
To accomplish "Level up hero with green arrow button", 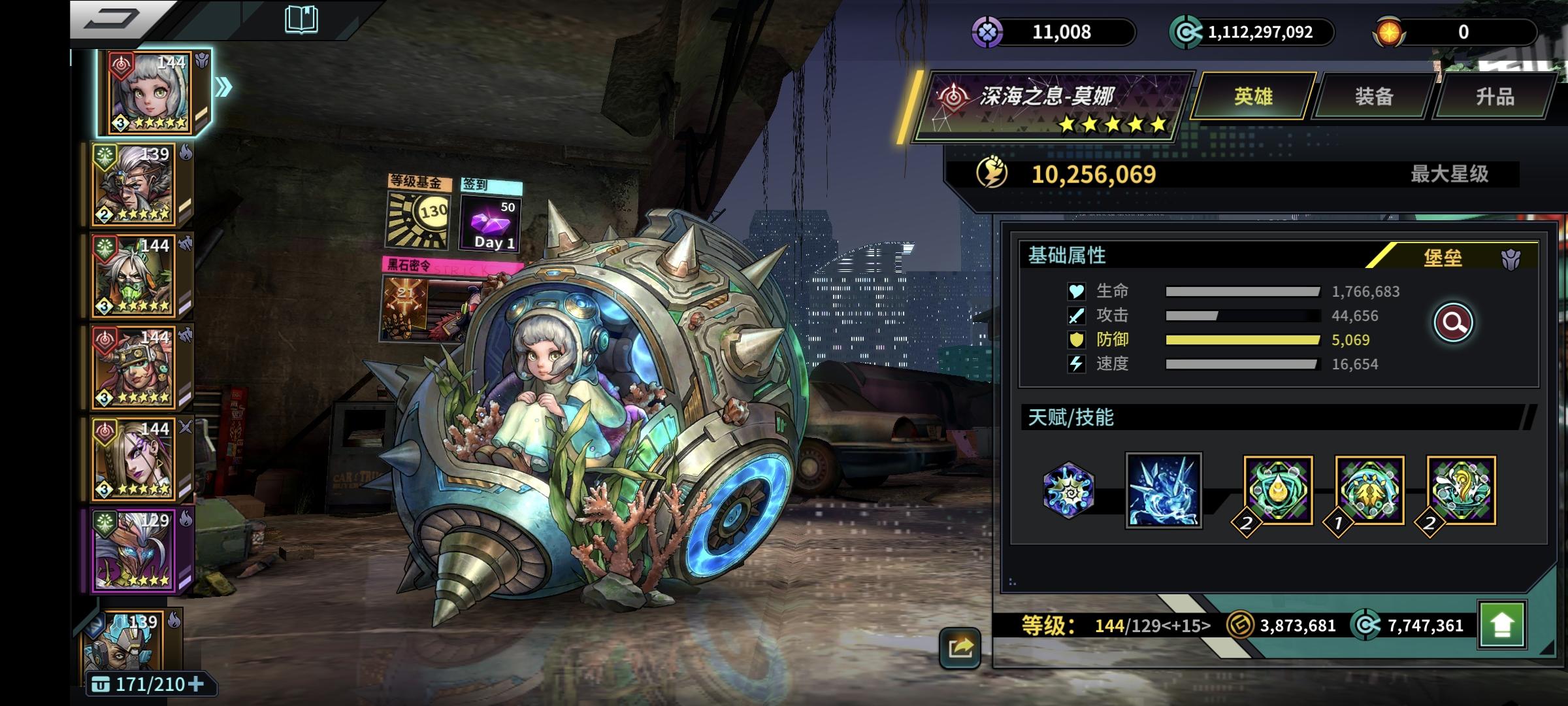I will 1501,625.
